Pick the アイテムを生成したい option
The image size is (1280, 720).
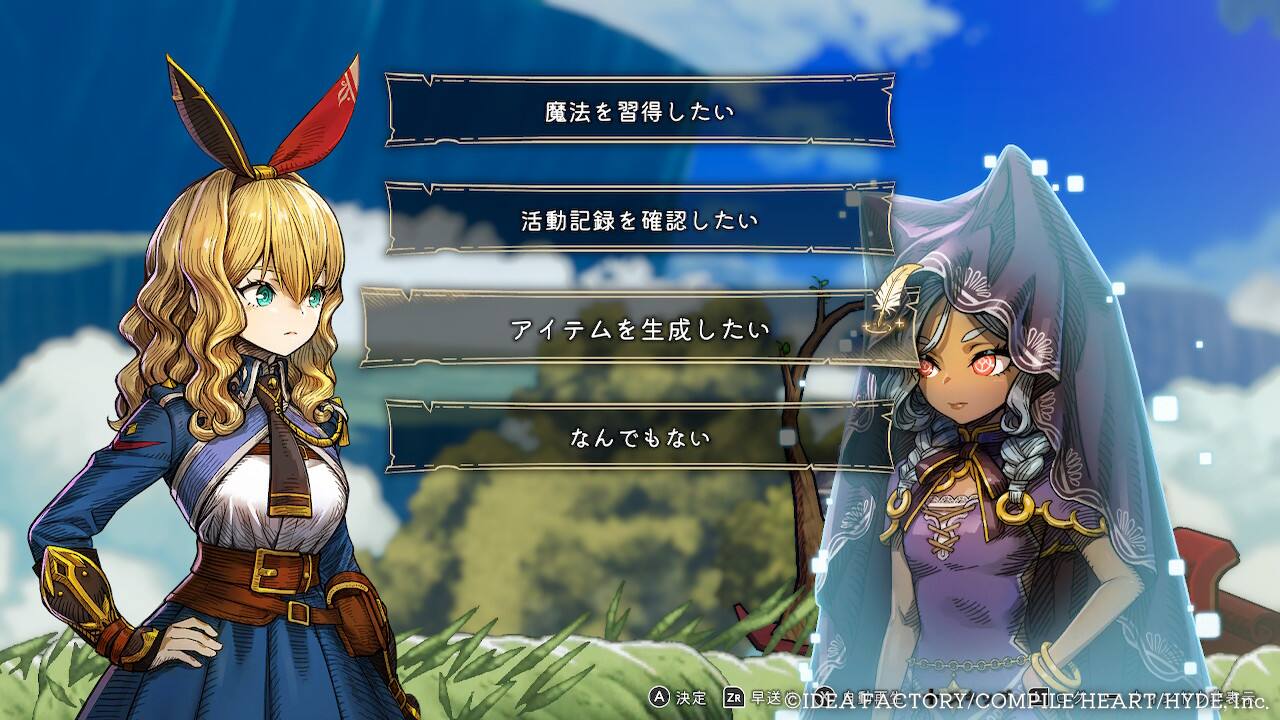point(640,328)
